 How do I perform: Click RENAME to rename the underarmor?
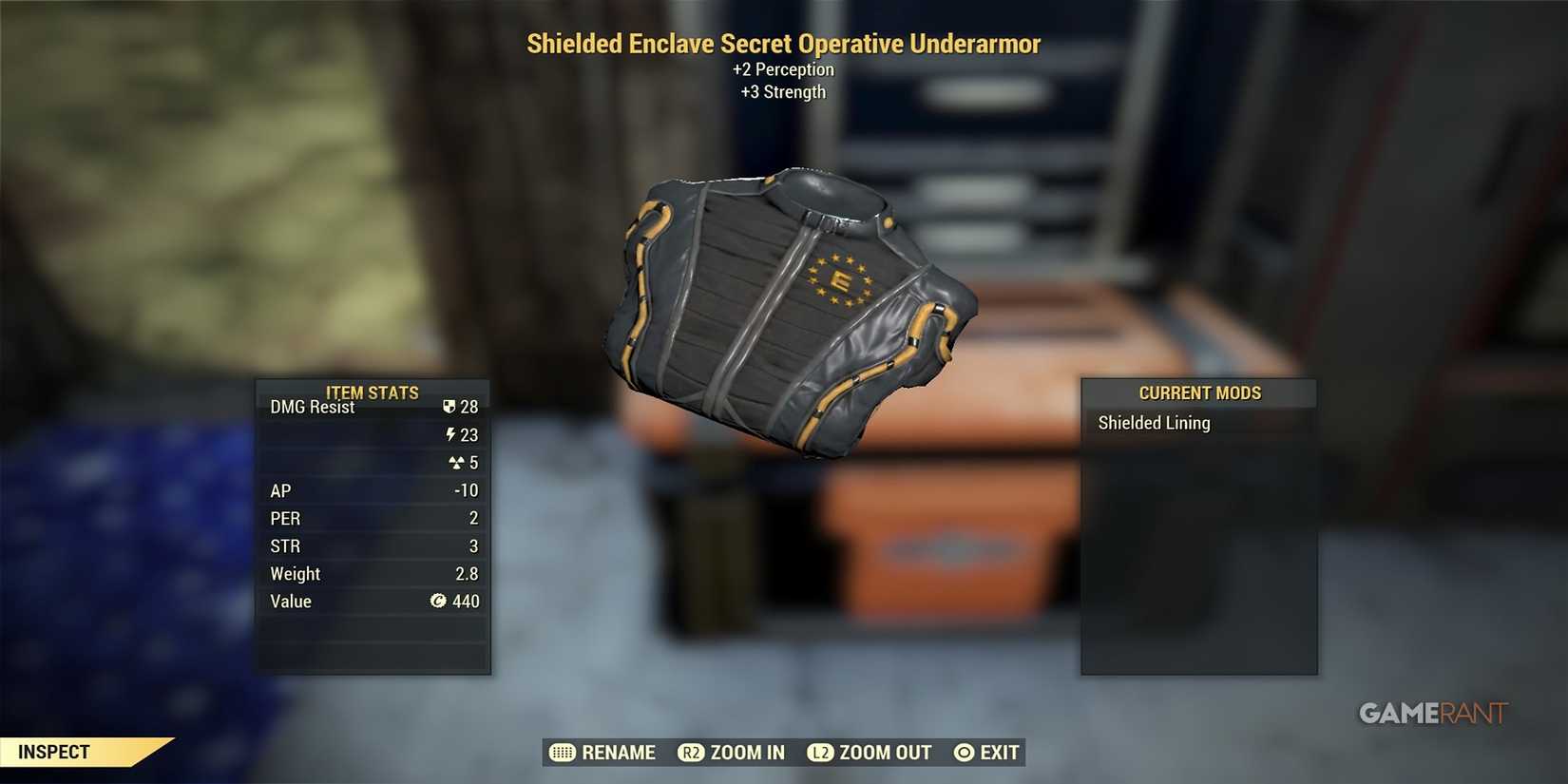620,752
